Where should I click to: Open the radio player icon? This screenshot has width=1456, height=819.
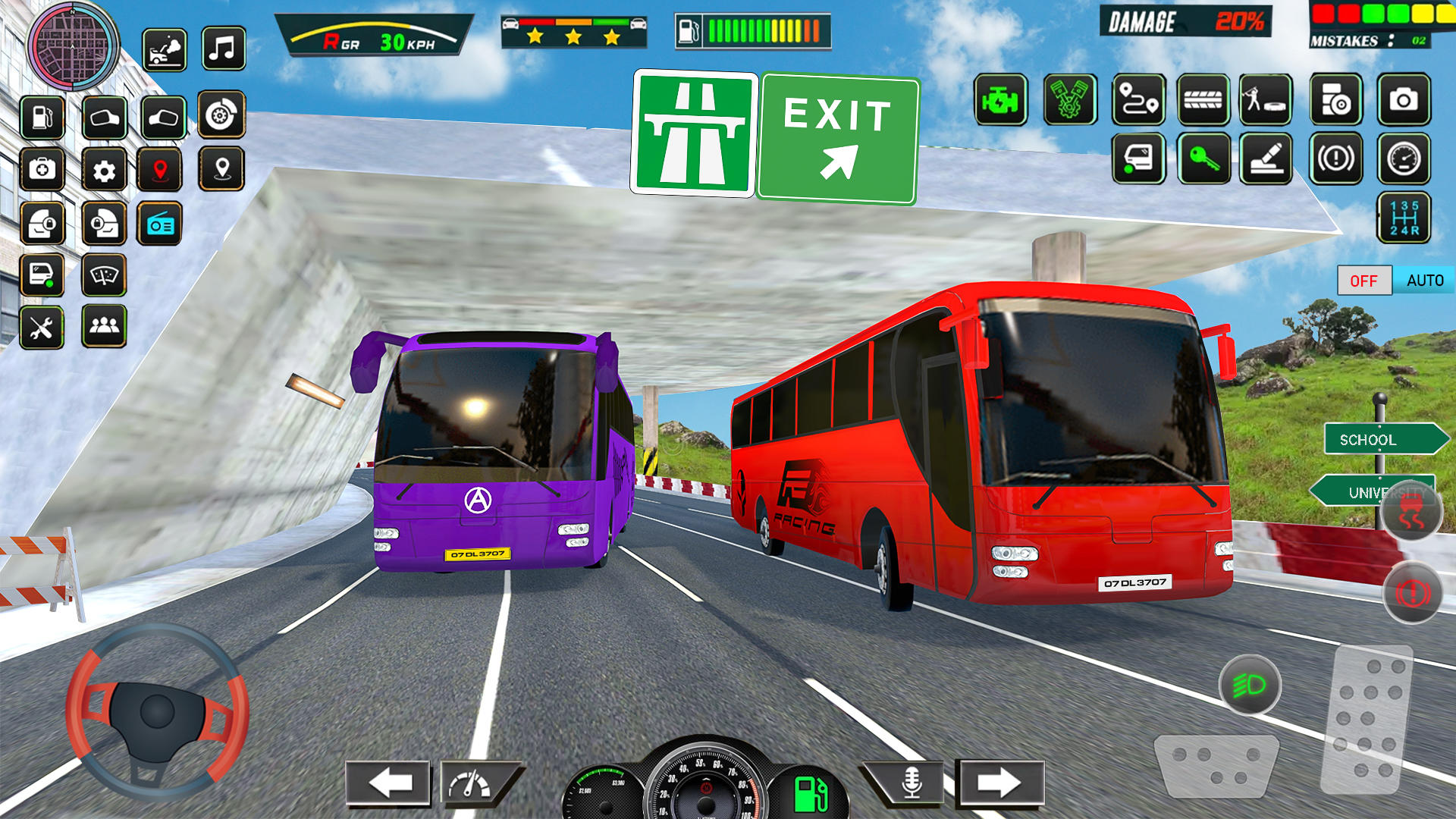click(x=158, y=222)
